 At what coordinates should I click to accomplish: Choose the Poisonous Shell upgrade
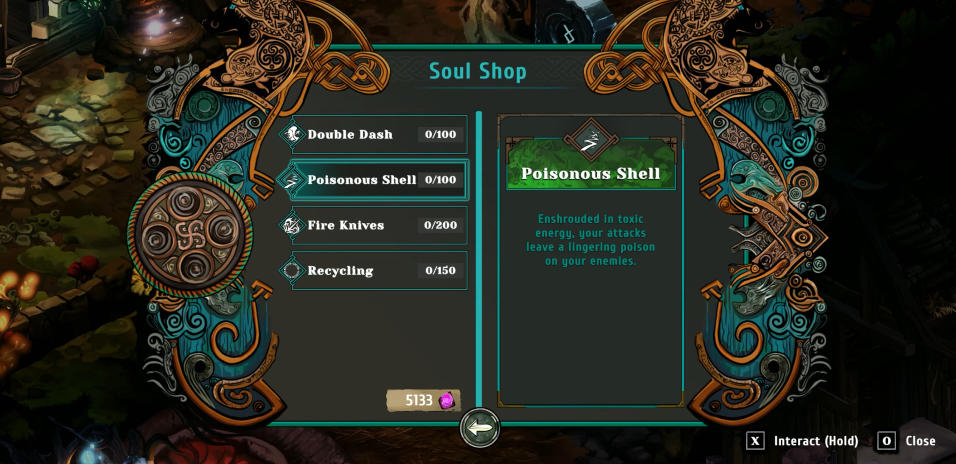pyautogui.click(x=372, y=180)
